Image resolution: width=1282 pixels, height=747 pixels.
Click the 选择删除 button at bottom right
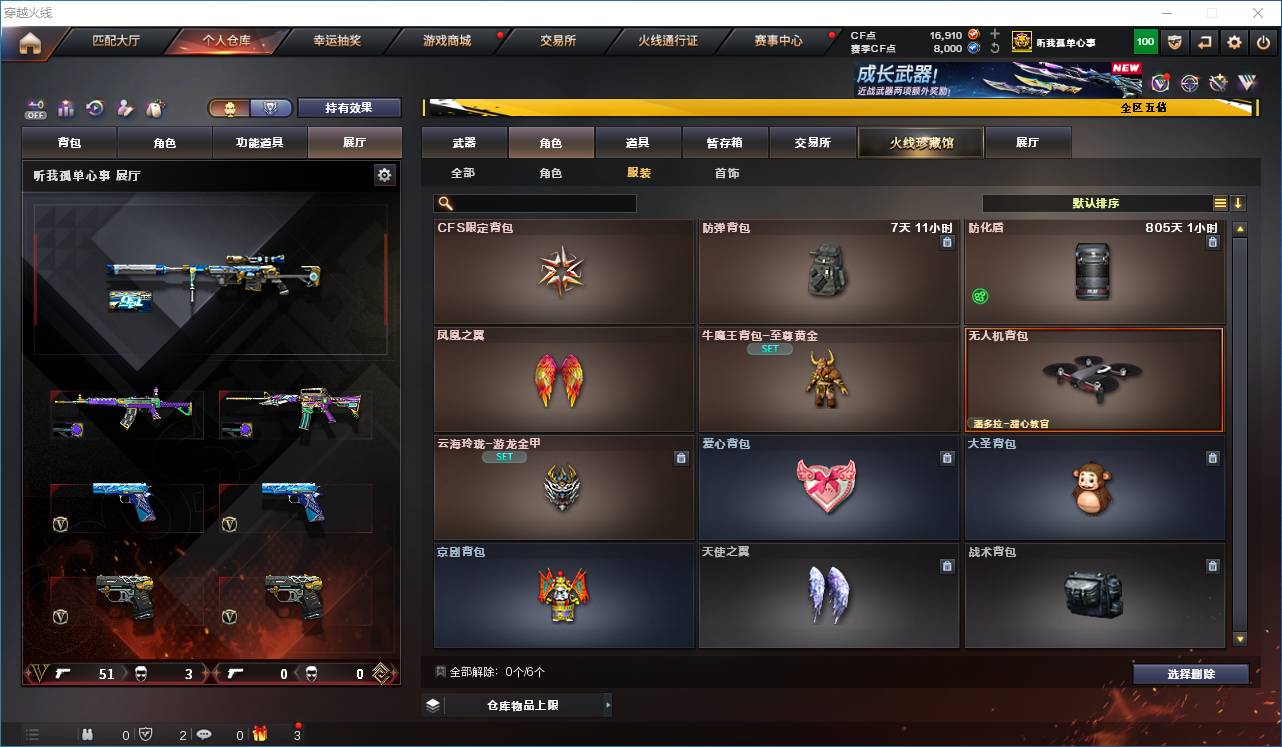coord(1191,672)
